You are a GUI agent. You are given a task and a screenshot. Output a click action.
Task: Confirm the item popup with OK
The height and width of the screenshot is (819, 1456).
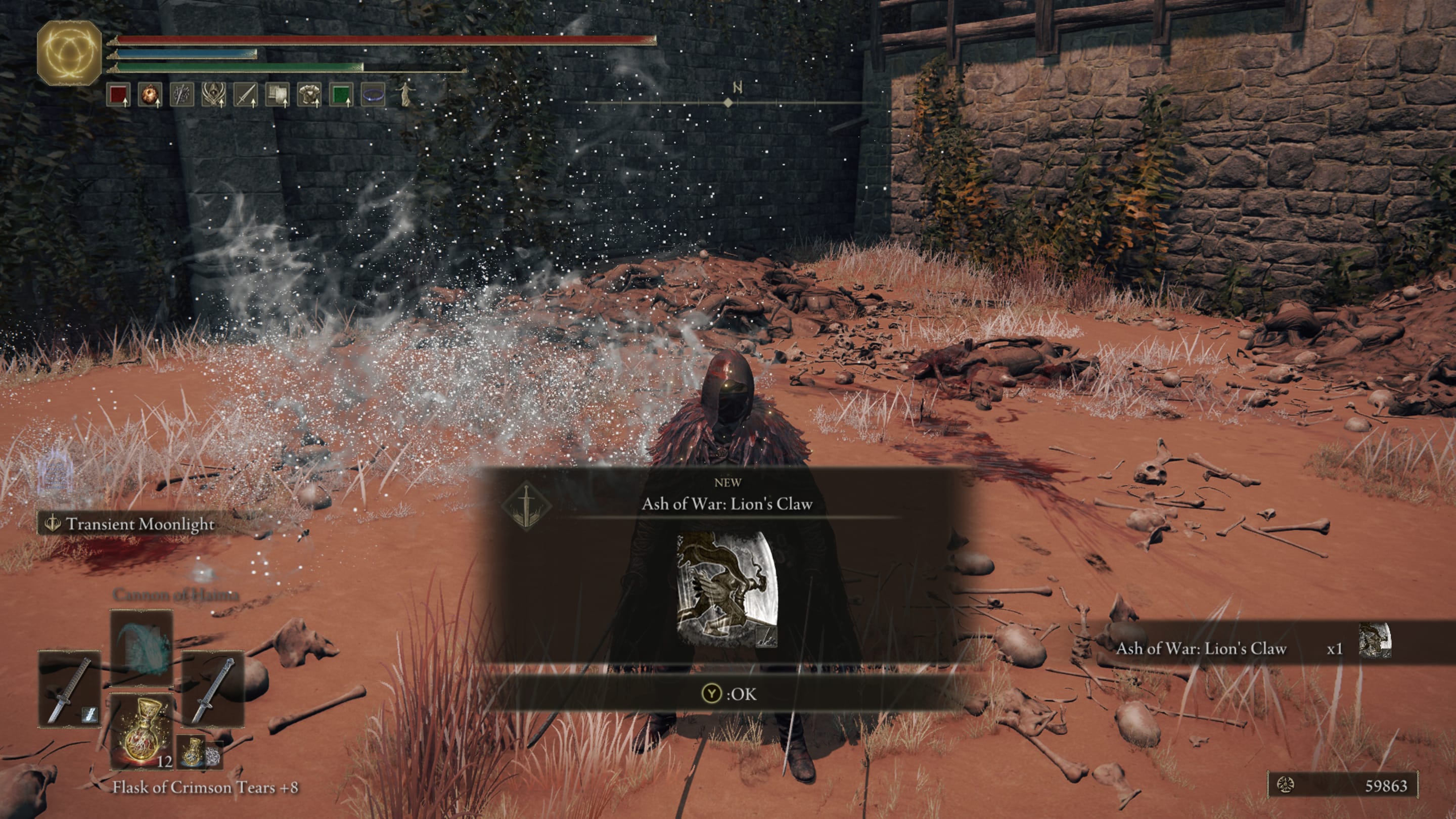[x=729, y=694]
